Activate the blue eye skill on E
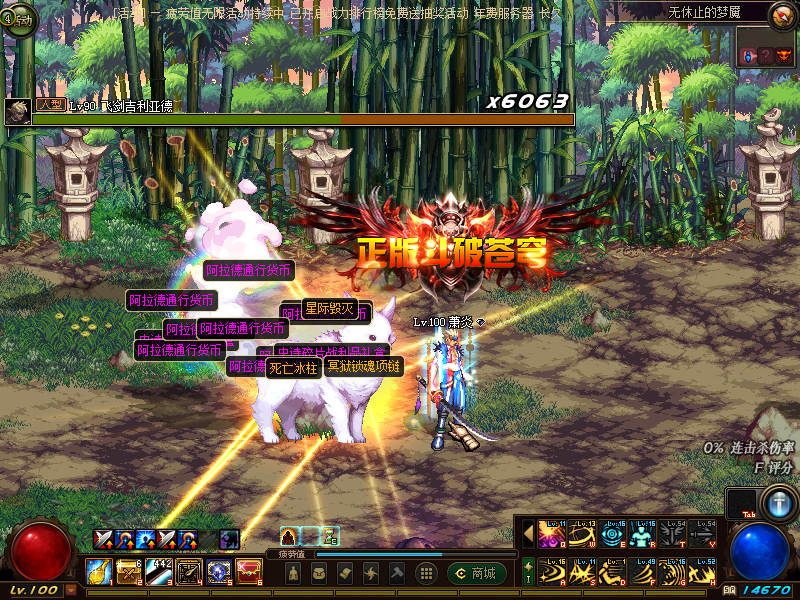This screenshot has width=800, height=600. tap(614, 534)
